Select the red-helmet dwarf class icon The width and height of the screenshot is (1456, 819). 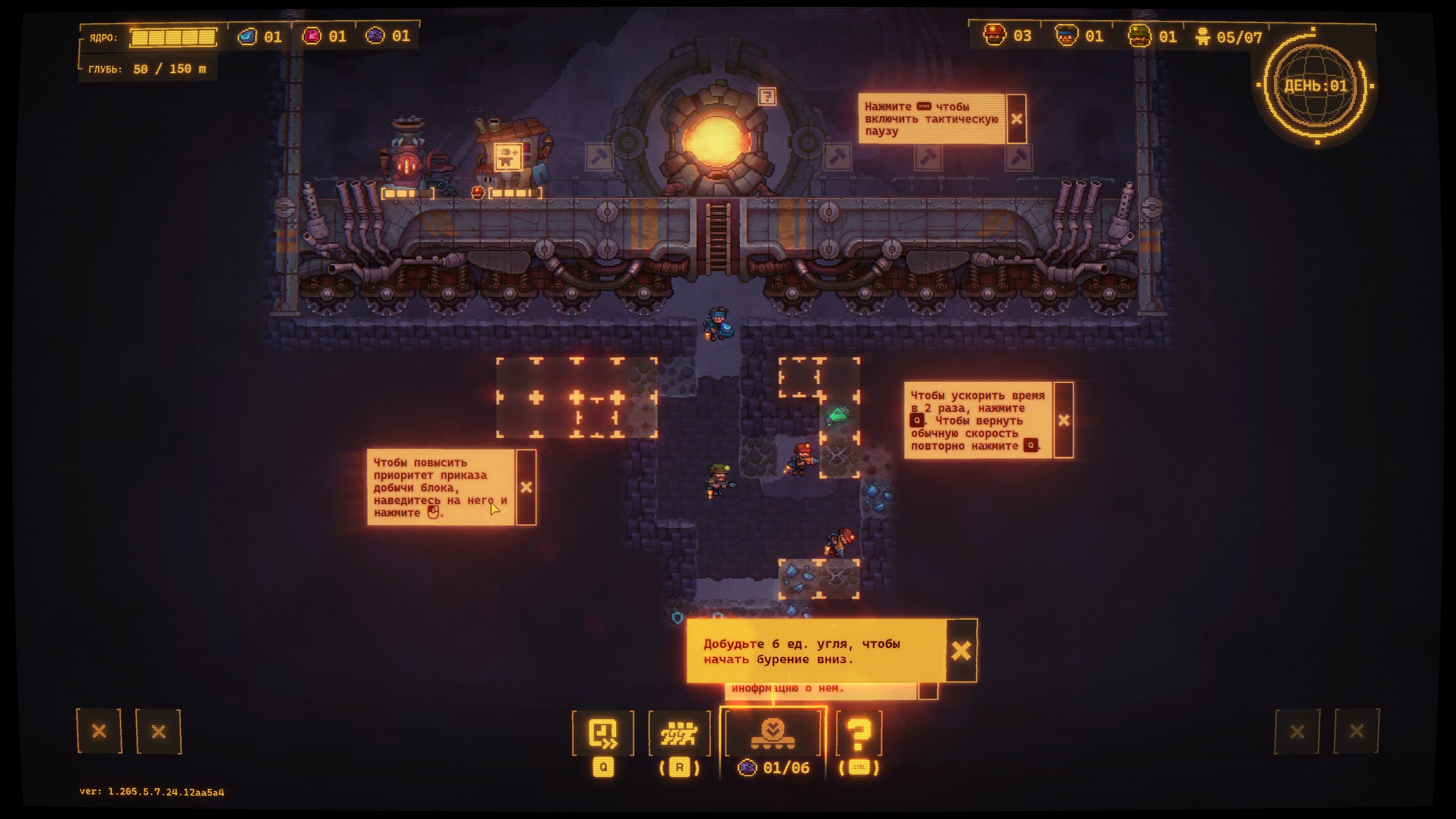[994, 36]
